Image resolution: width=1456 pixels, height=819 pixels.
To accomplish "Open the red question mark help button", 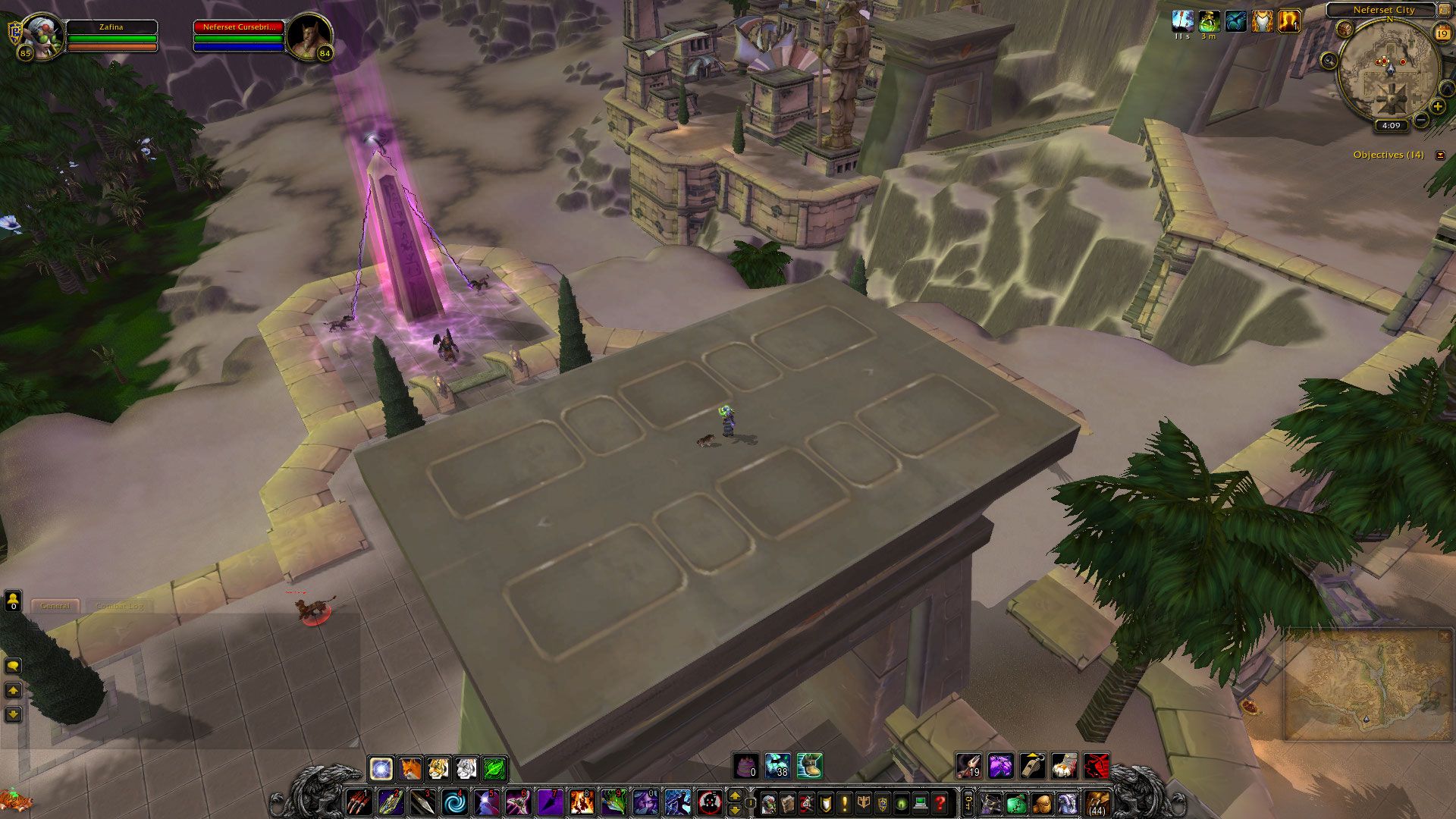I will (940, 803).
